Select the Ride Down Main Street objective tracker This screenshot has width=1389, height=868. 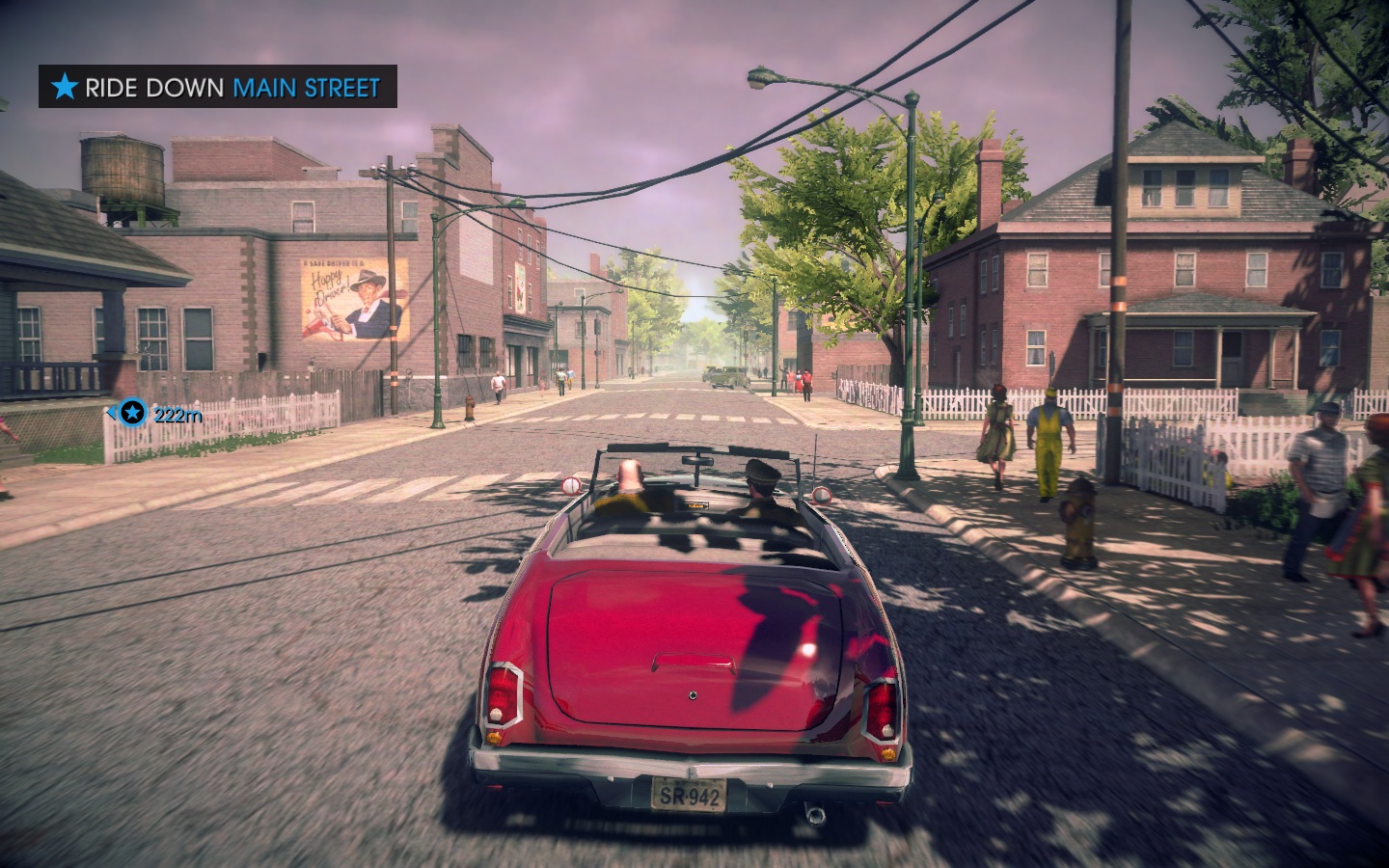coord(217,88)
